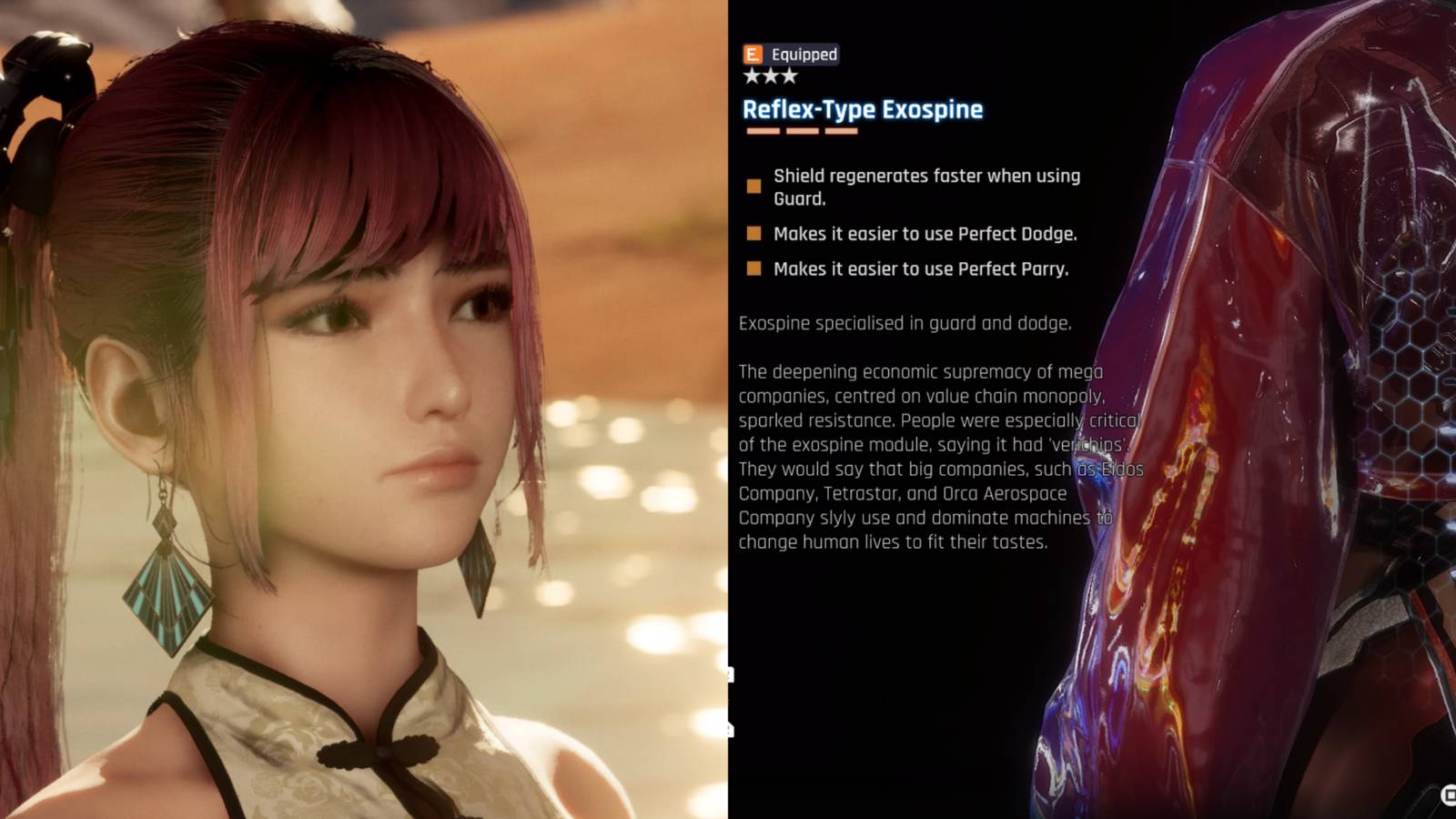
Task: Select the Reflex-Type Exospine title
Action: tap(863, 110)
